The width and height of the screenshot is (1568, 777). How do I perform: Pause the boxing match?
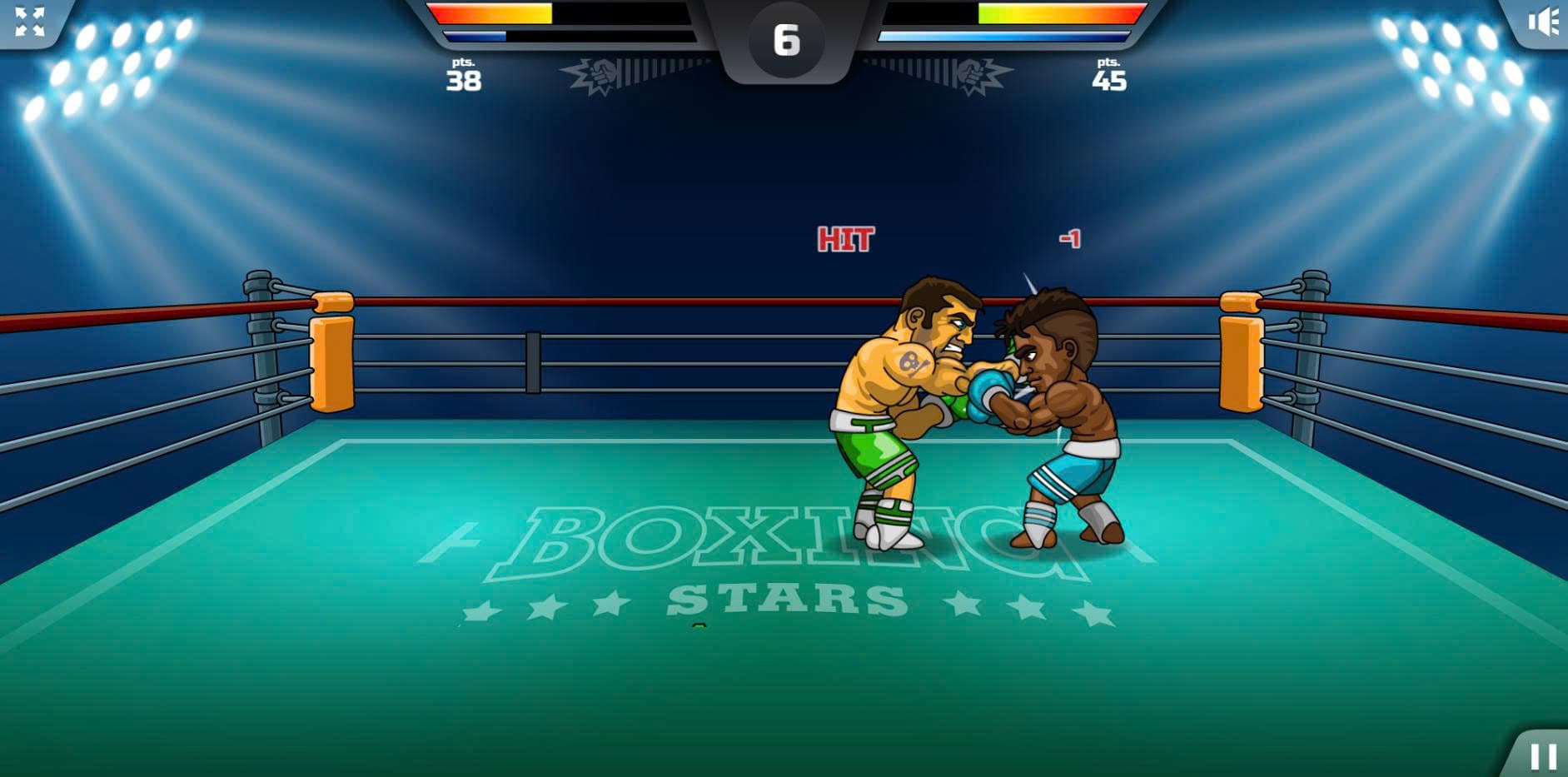coord(1543,755)
